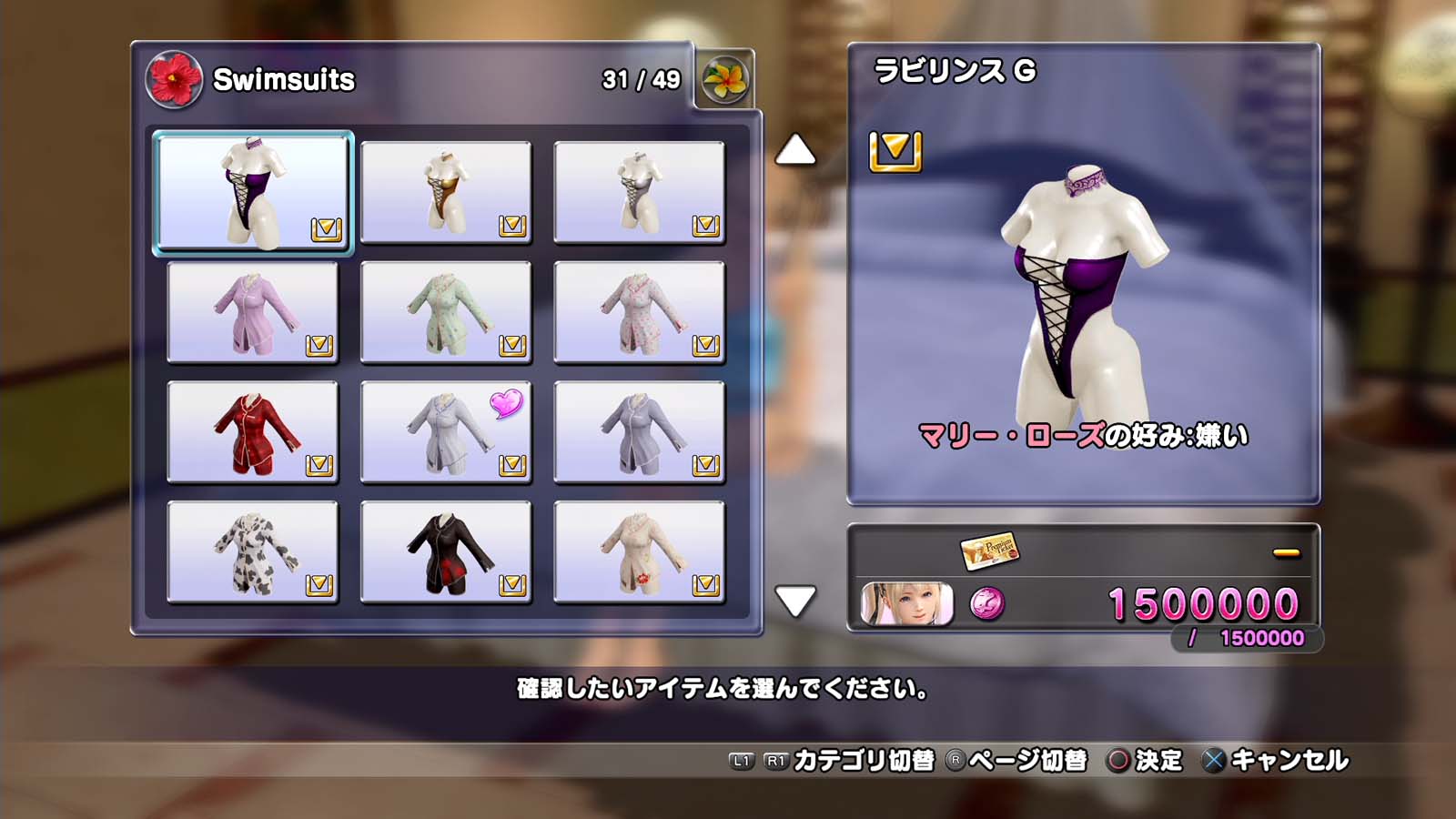Select the Premium Ticket icon

[989, 551]
